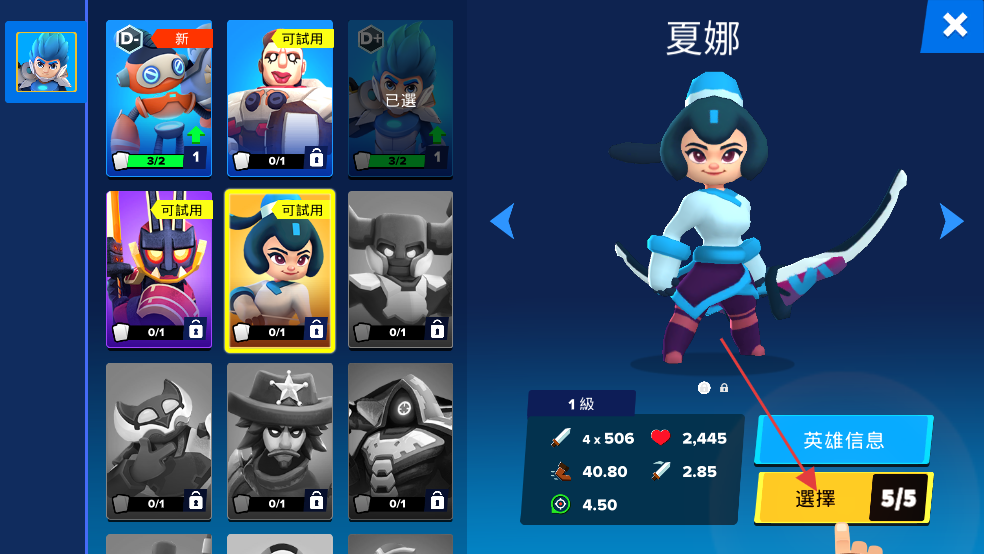The width and height of the screenshot is (984, 554).
Task: Show the next hero with right arrow
Action: pyautogui.click(x=951, y=221)
